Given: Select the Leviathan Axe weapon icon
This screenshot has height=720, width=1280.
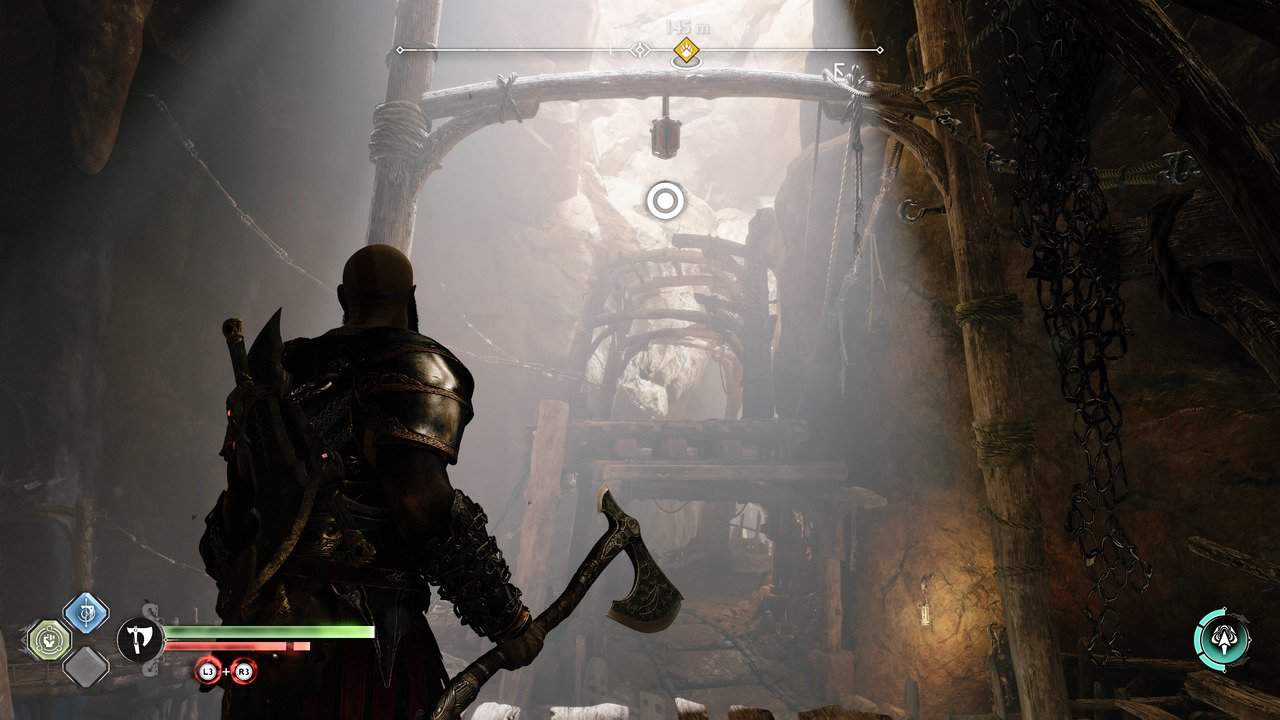Looking at the screenshot, I should point(141,639).
